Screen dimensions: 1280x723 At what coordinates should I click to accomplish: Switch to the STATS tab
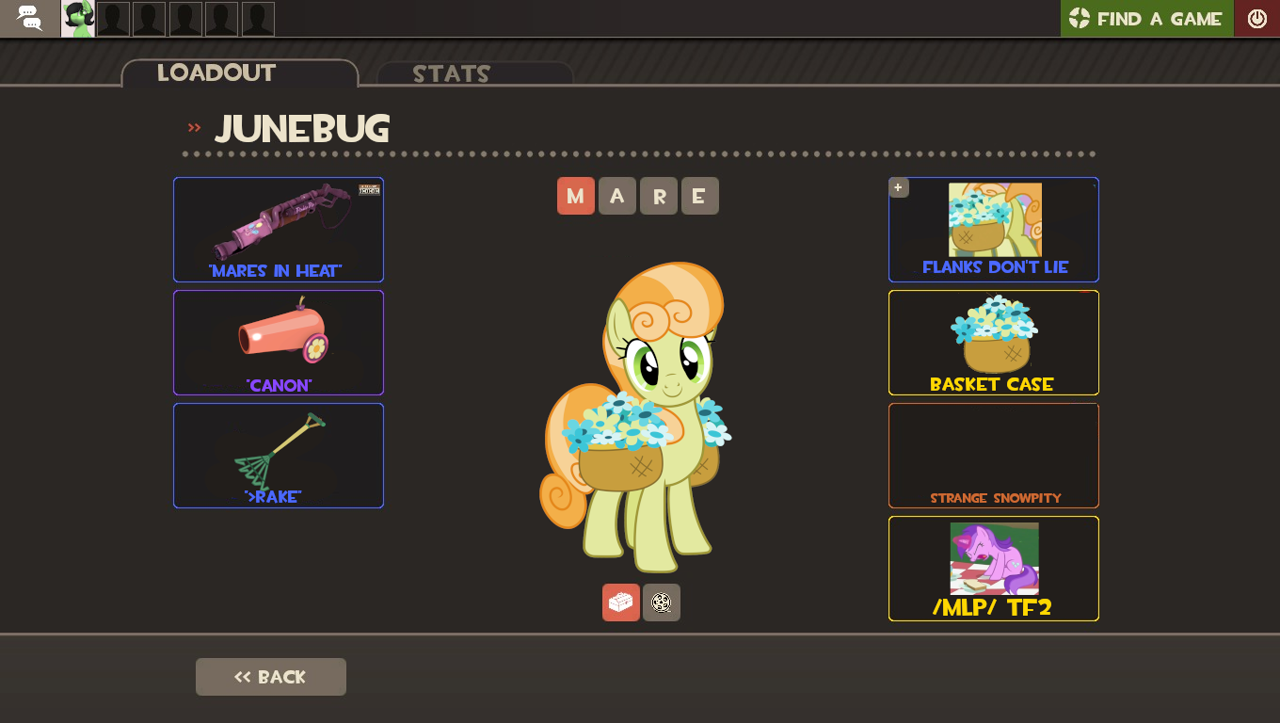click(x=450, y=73)
